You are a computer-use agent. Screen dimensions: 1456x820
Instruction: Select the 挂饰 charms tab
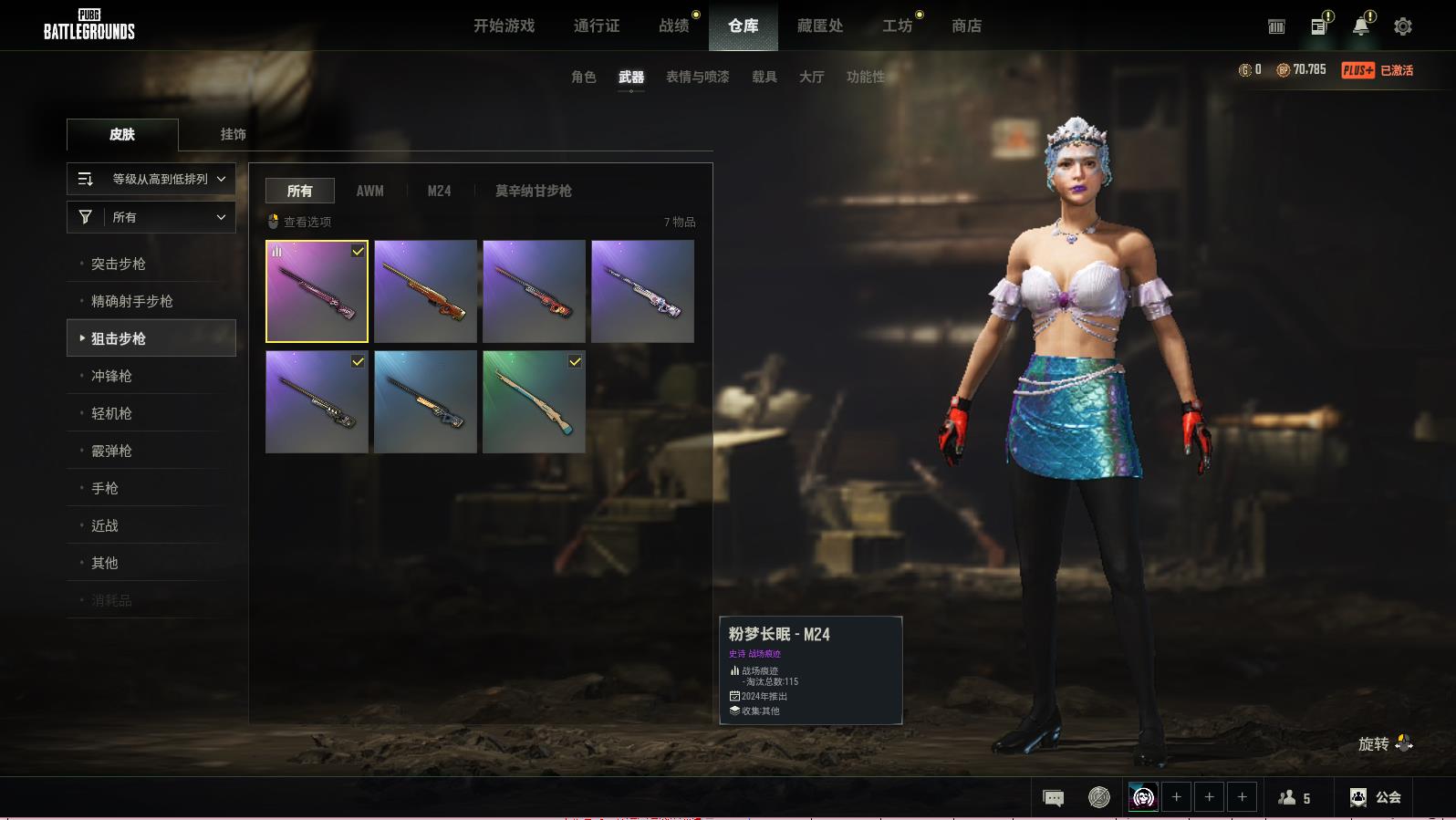coord(233,134)
